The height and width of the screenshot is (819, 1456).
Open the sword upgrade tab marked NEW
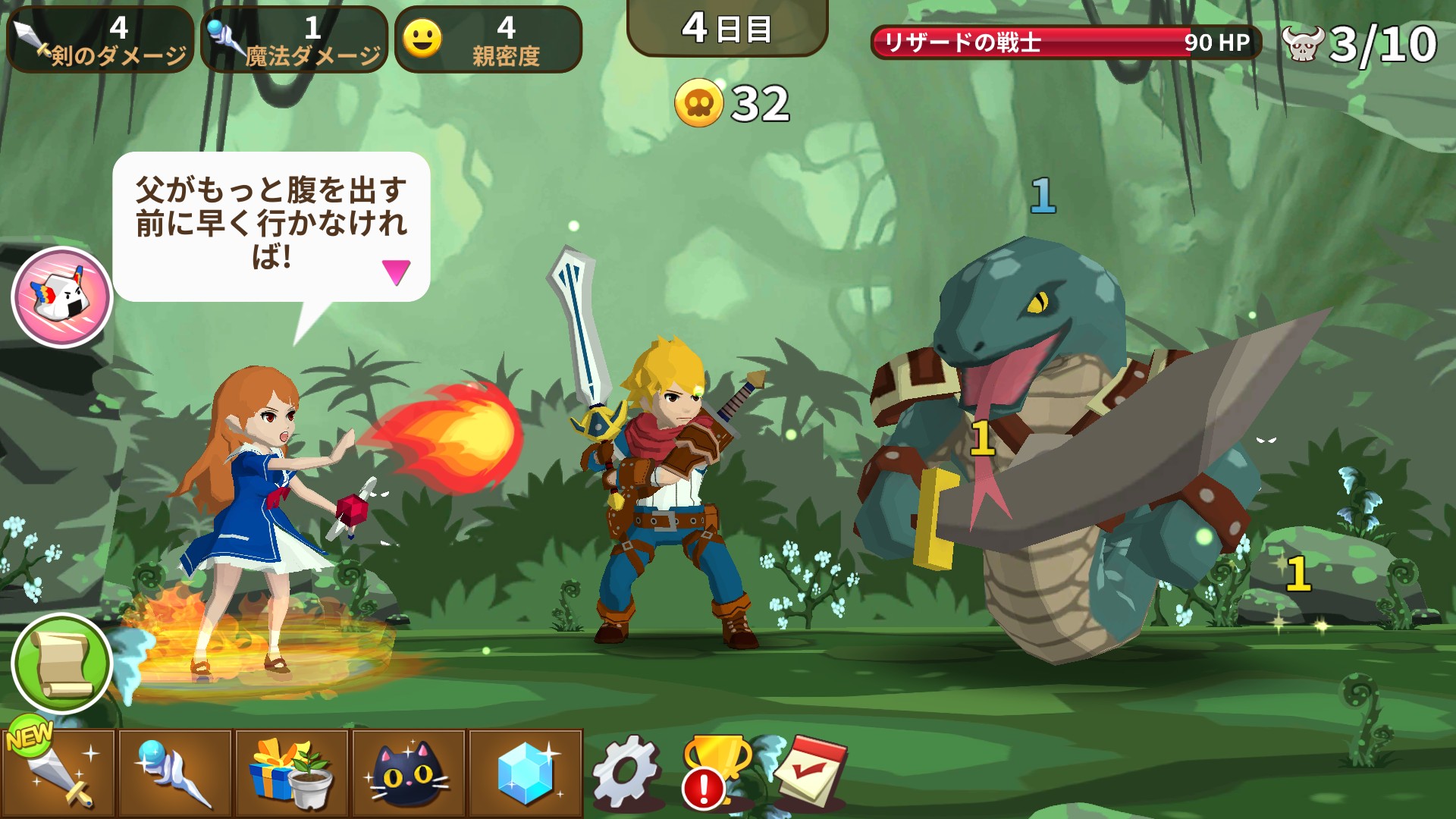coord(58,773)
